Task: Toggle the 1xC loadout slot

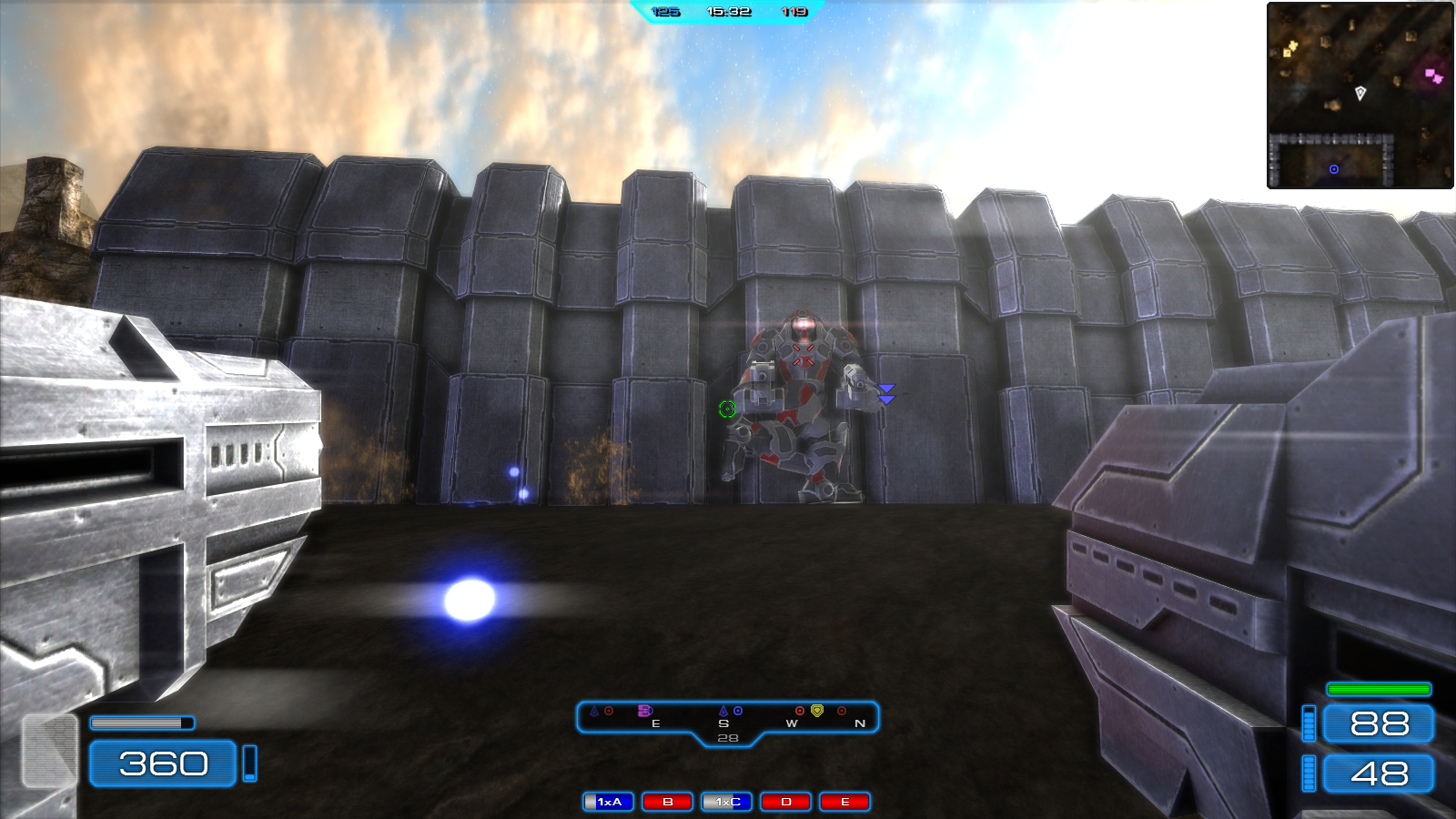Action: (724, 802)
